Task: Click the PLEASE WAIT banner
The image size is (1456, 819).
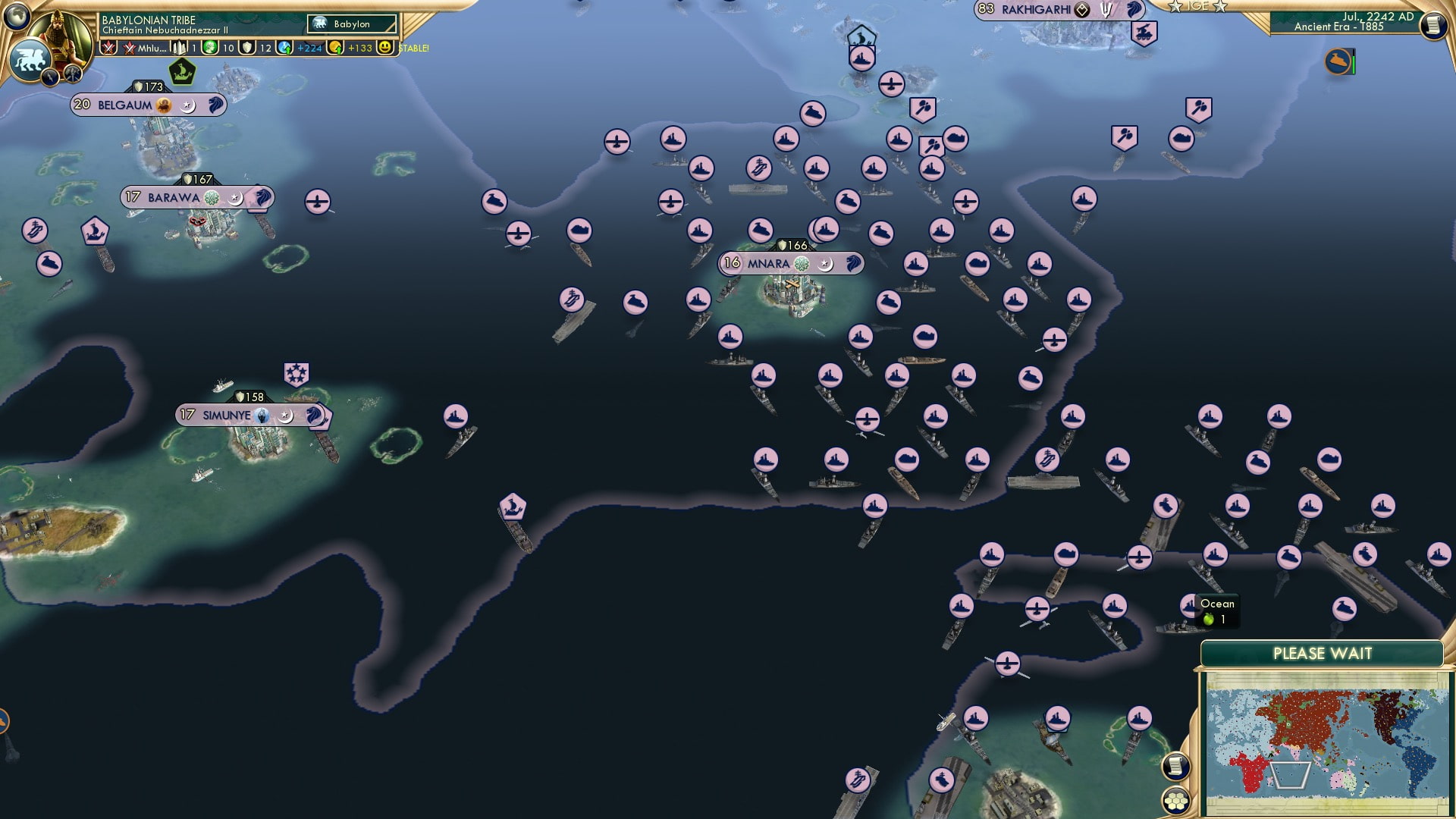Action: (x=1323, y=652)
